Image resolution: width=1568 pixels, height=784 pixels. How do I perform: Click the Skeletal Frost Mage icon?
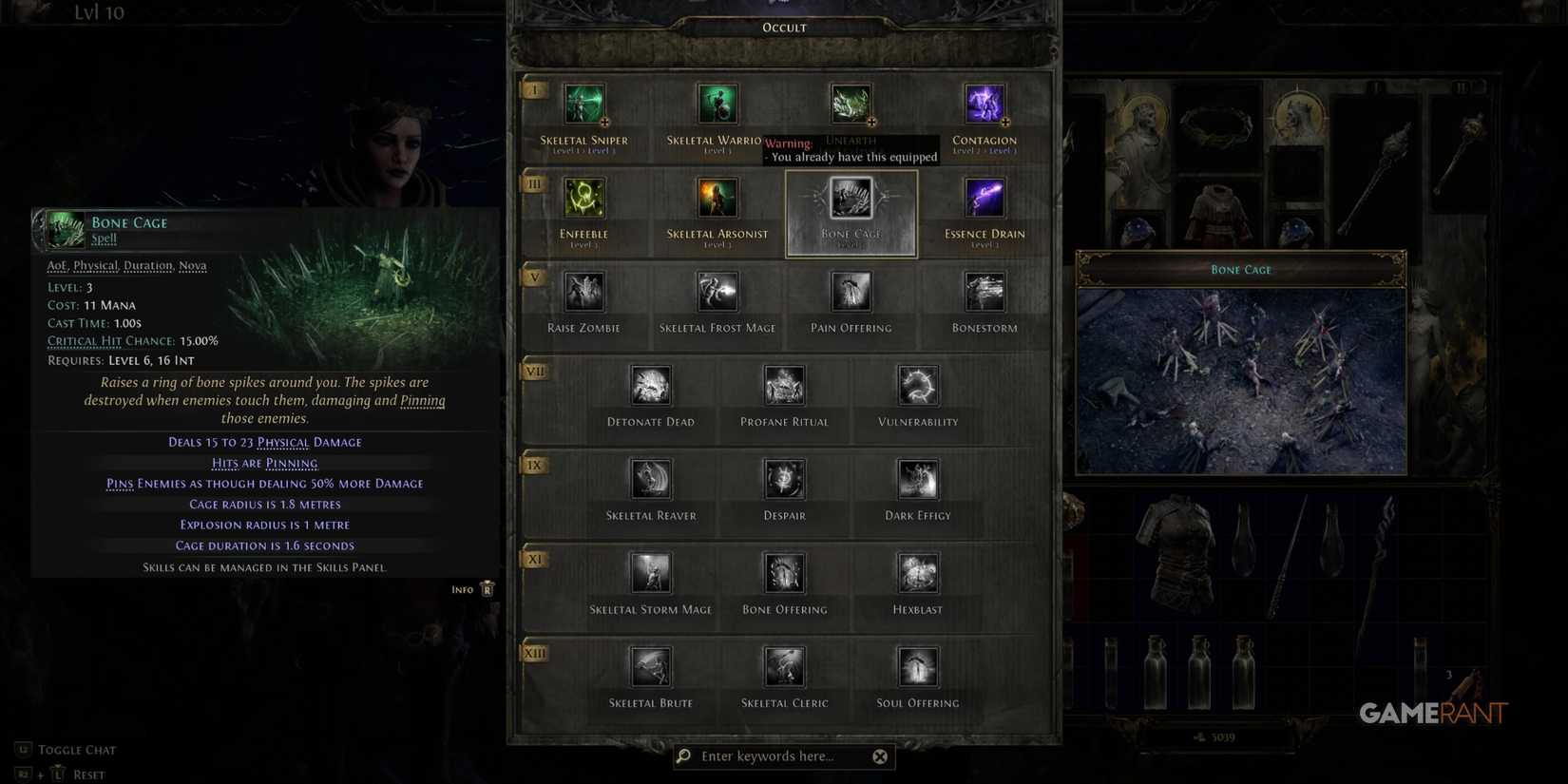click(717, 292)
